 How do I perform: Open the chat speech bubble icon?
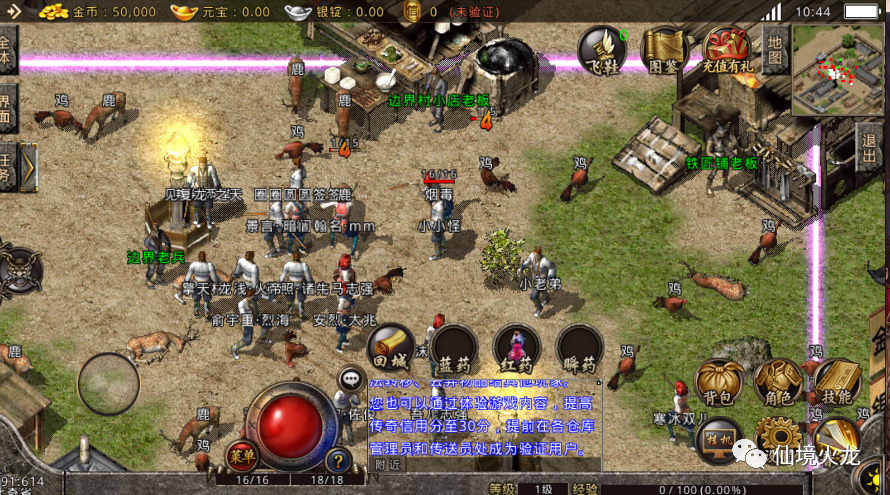[x=350, y=379]
